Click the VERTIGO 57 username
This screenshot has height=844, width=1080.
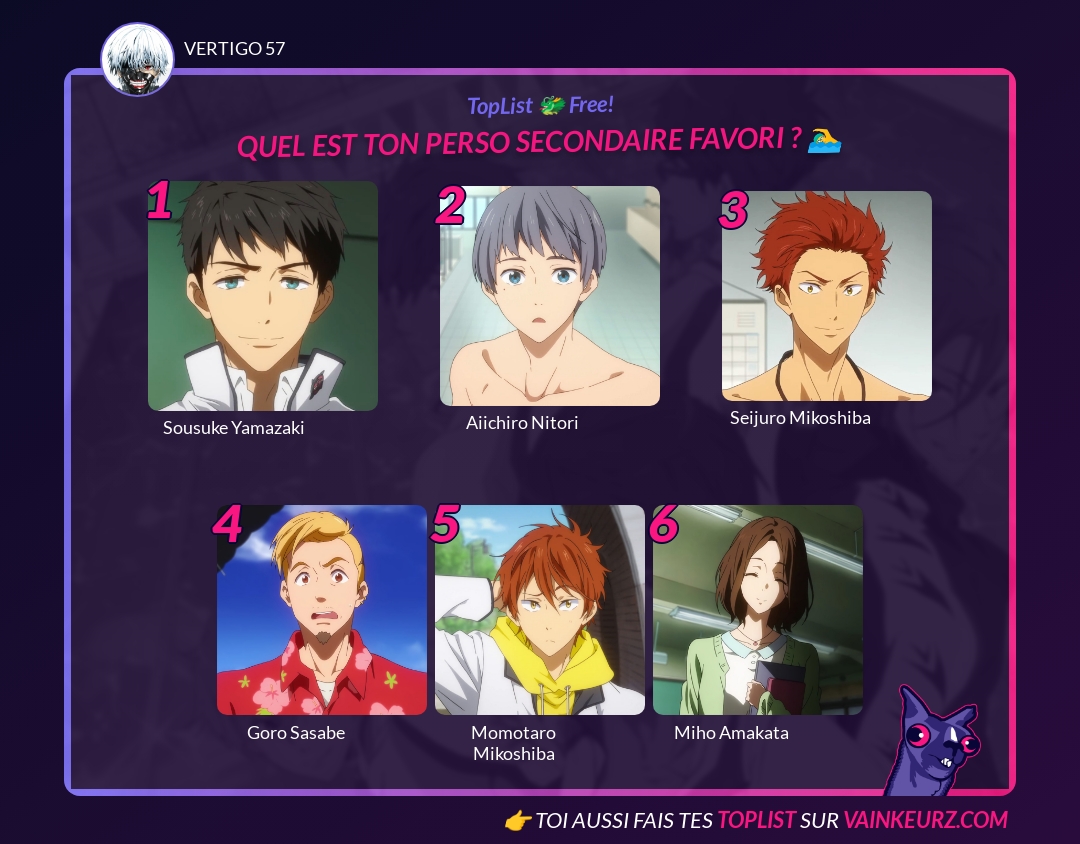tap(235, 48)
